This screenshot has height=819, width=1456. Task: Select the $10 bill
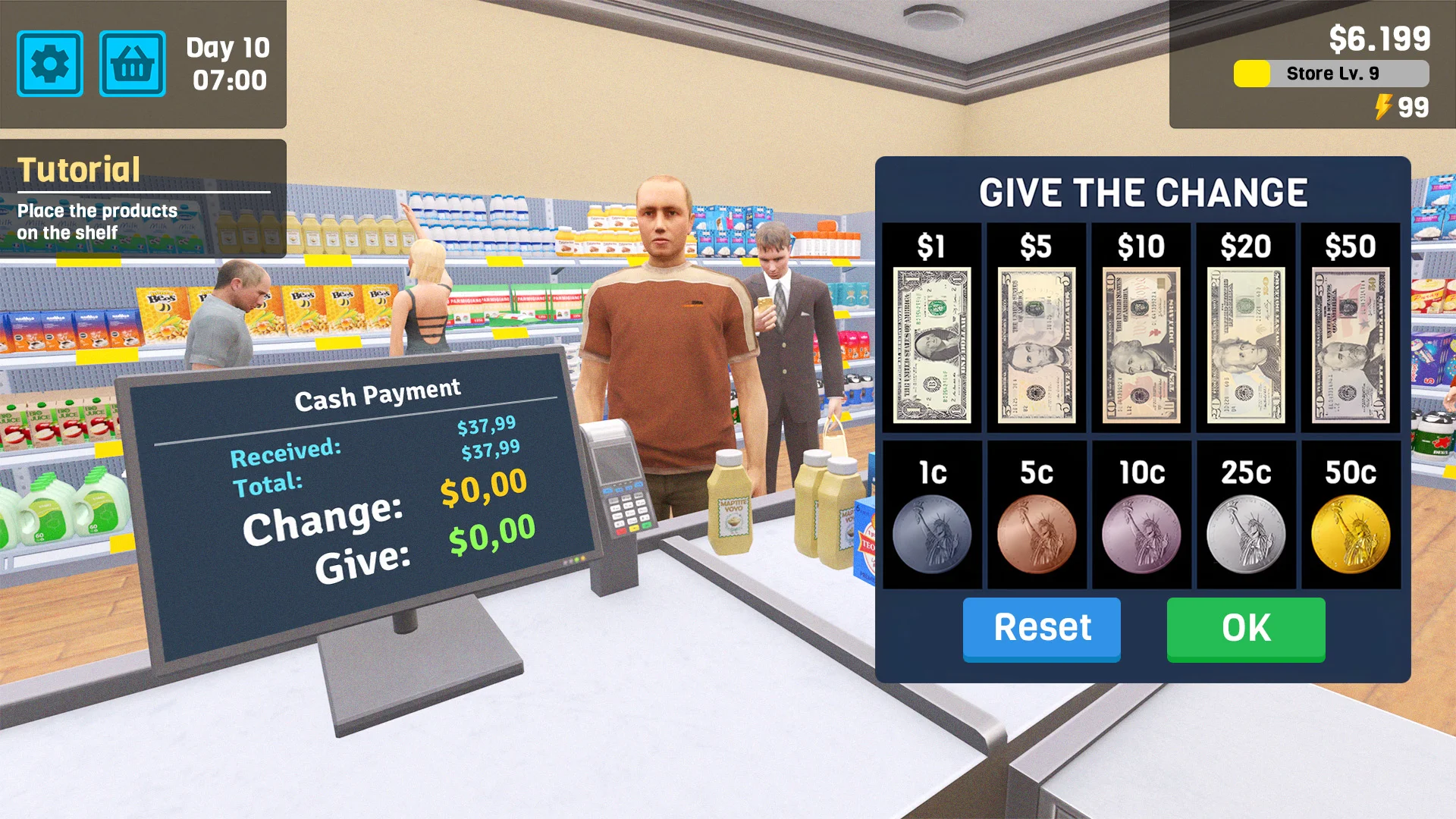click(1141, 341)
